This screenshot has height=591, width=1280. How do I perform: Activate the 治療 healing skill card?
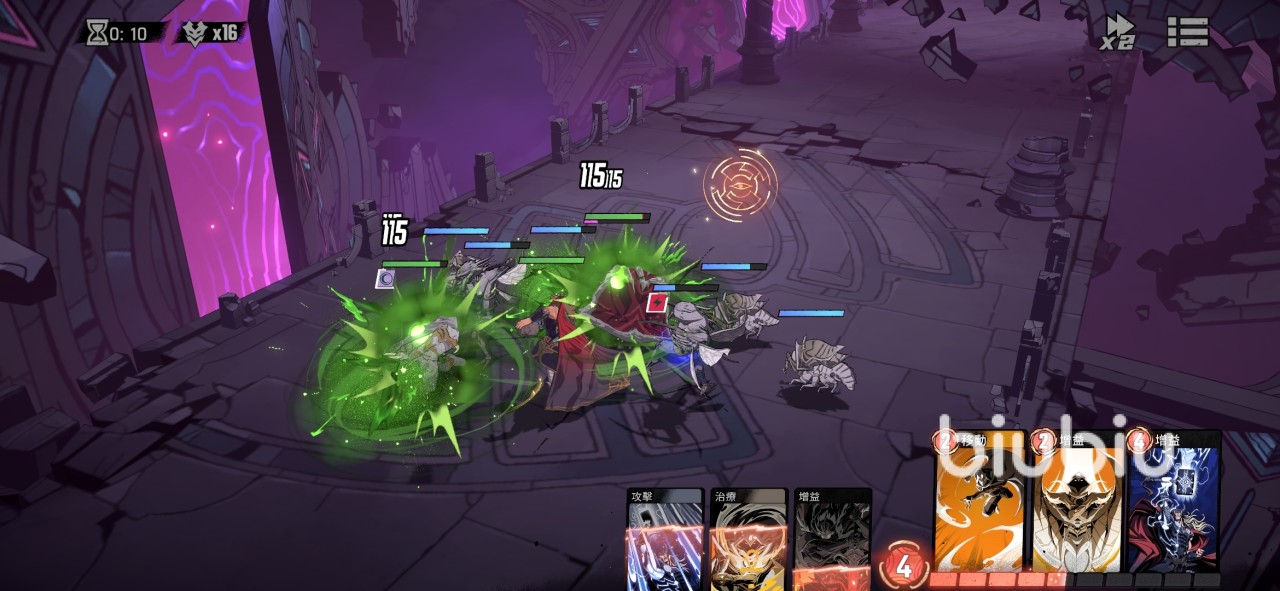[x=748, y=540]
